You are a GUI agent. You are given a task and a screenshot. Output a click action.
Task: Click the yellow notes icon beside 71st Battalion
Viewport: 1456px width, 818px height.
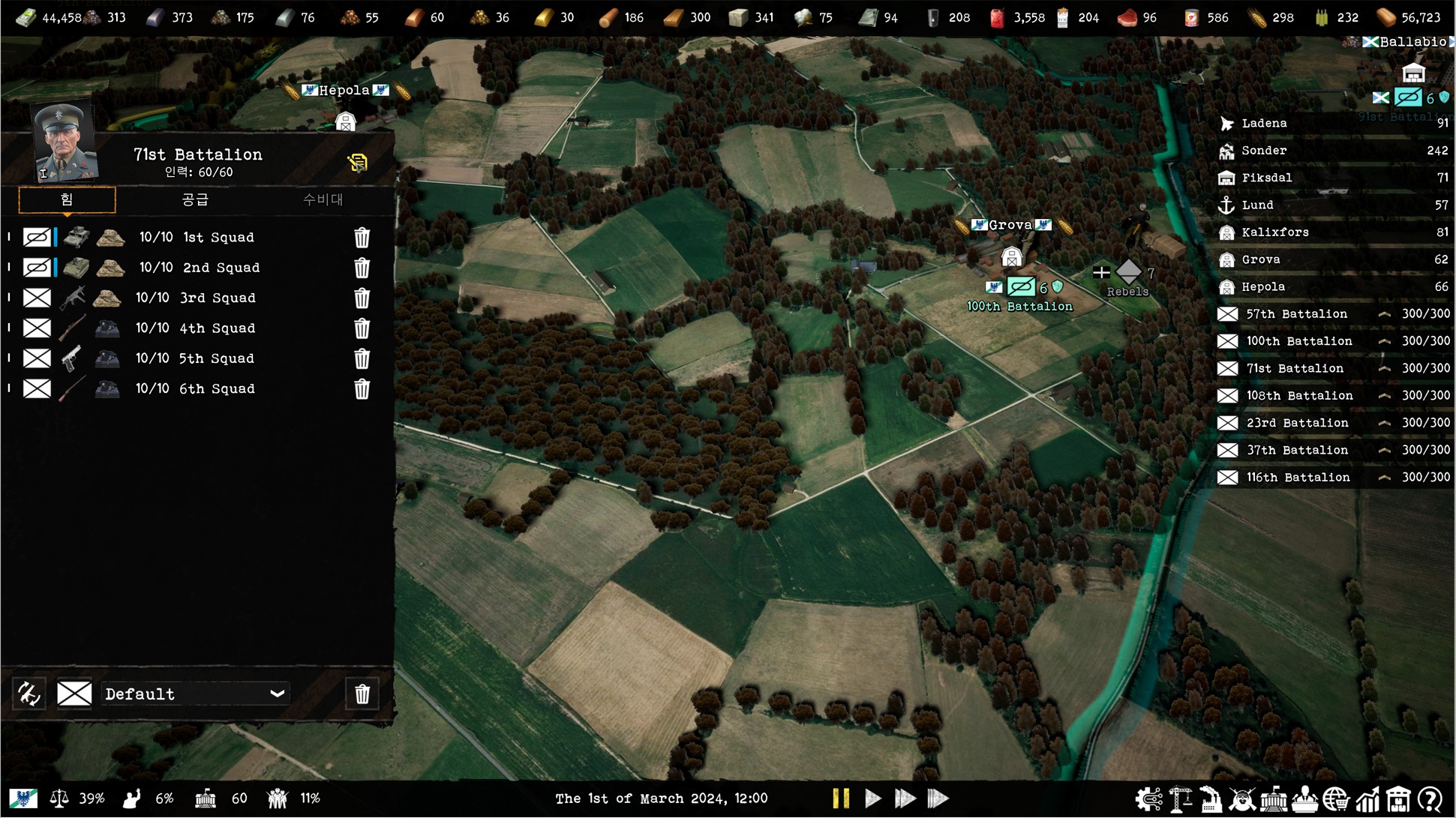[358, 162]
